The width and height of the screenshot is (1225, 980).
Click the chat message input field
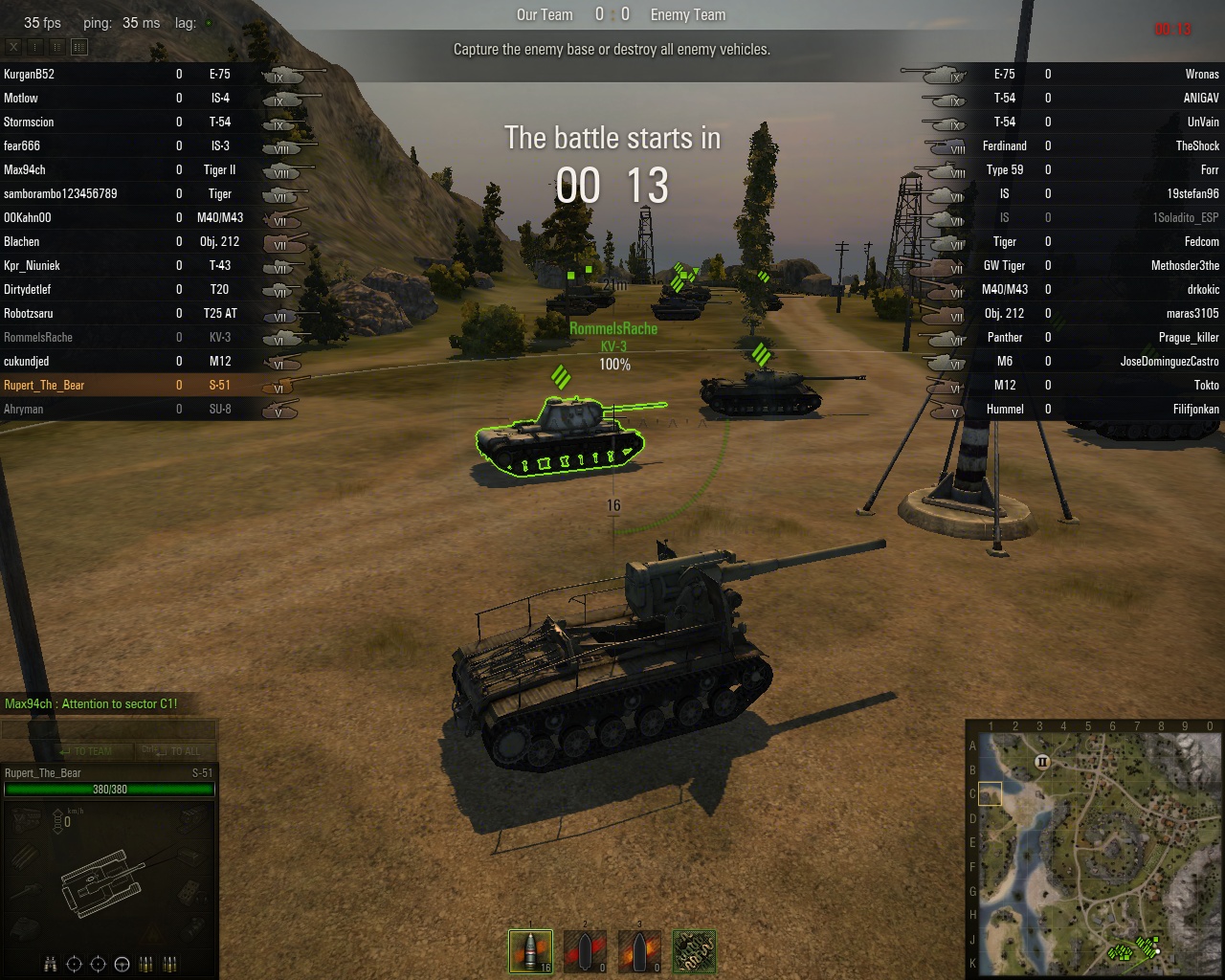109,730
